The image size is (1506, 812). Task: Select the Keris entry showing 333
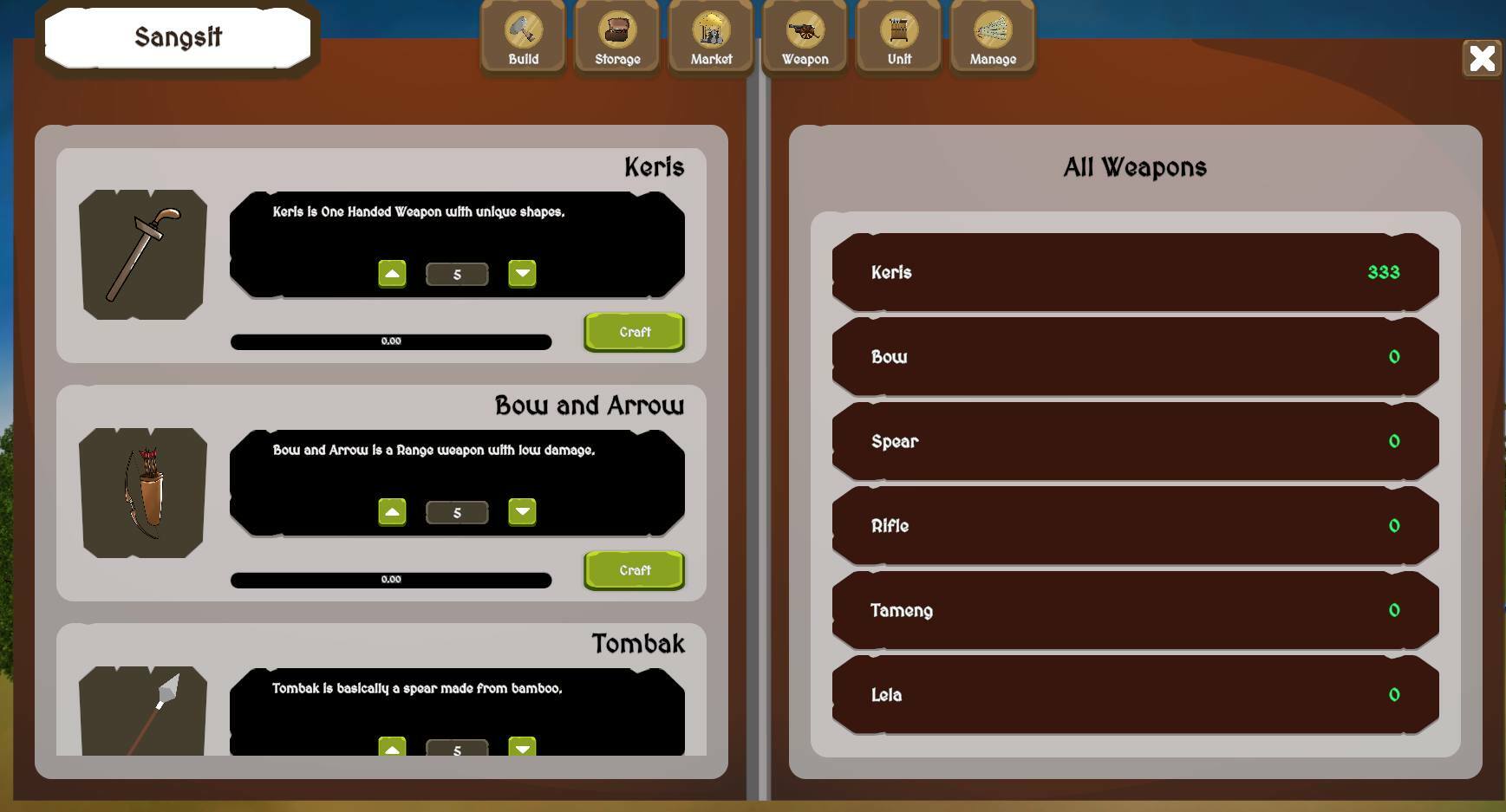(x=1136, y=272)
